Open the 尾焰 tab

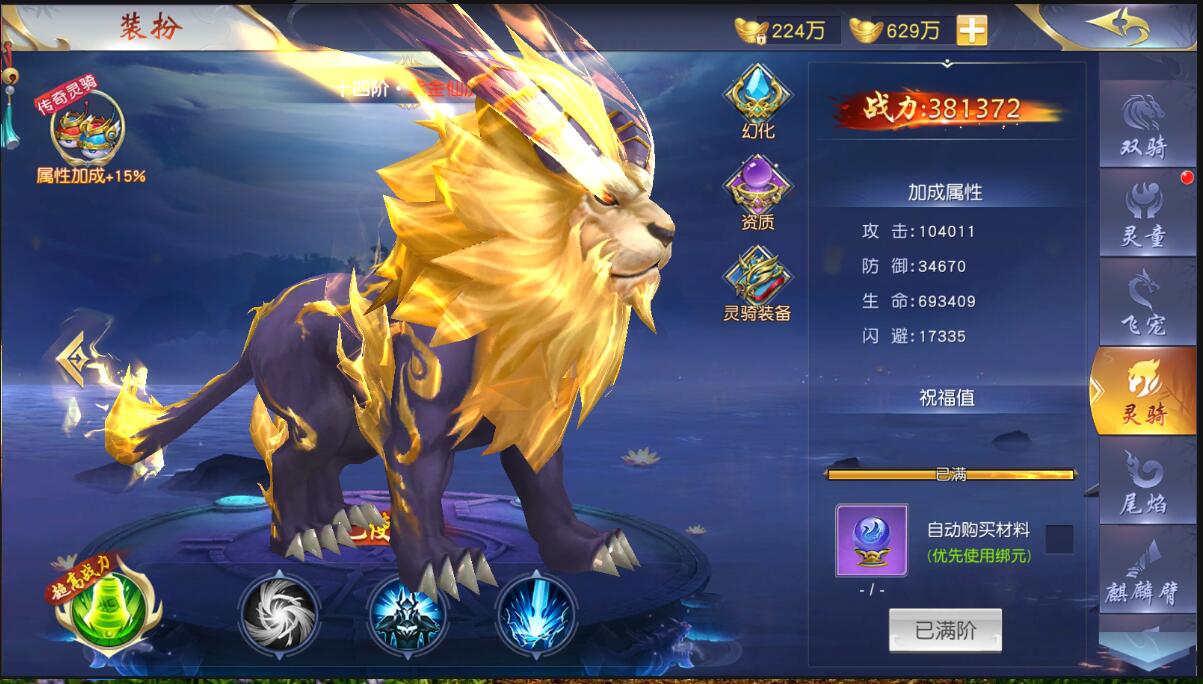coord(1145,482)
